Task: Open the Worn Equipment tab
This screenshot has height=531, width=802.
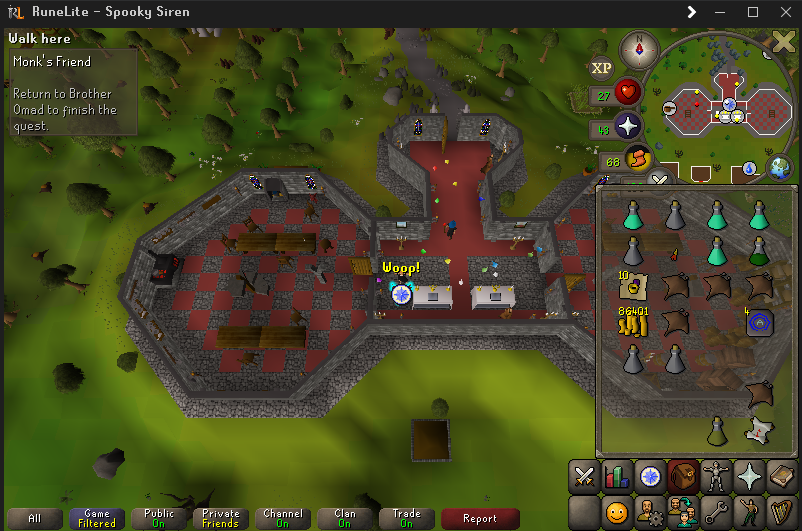Action: point(719,476)
